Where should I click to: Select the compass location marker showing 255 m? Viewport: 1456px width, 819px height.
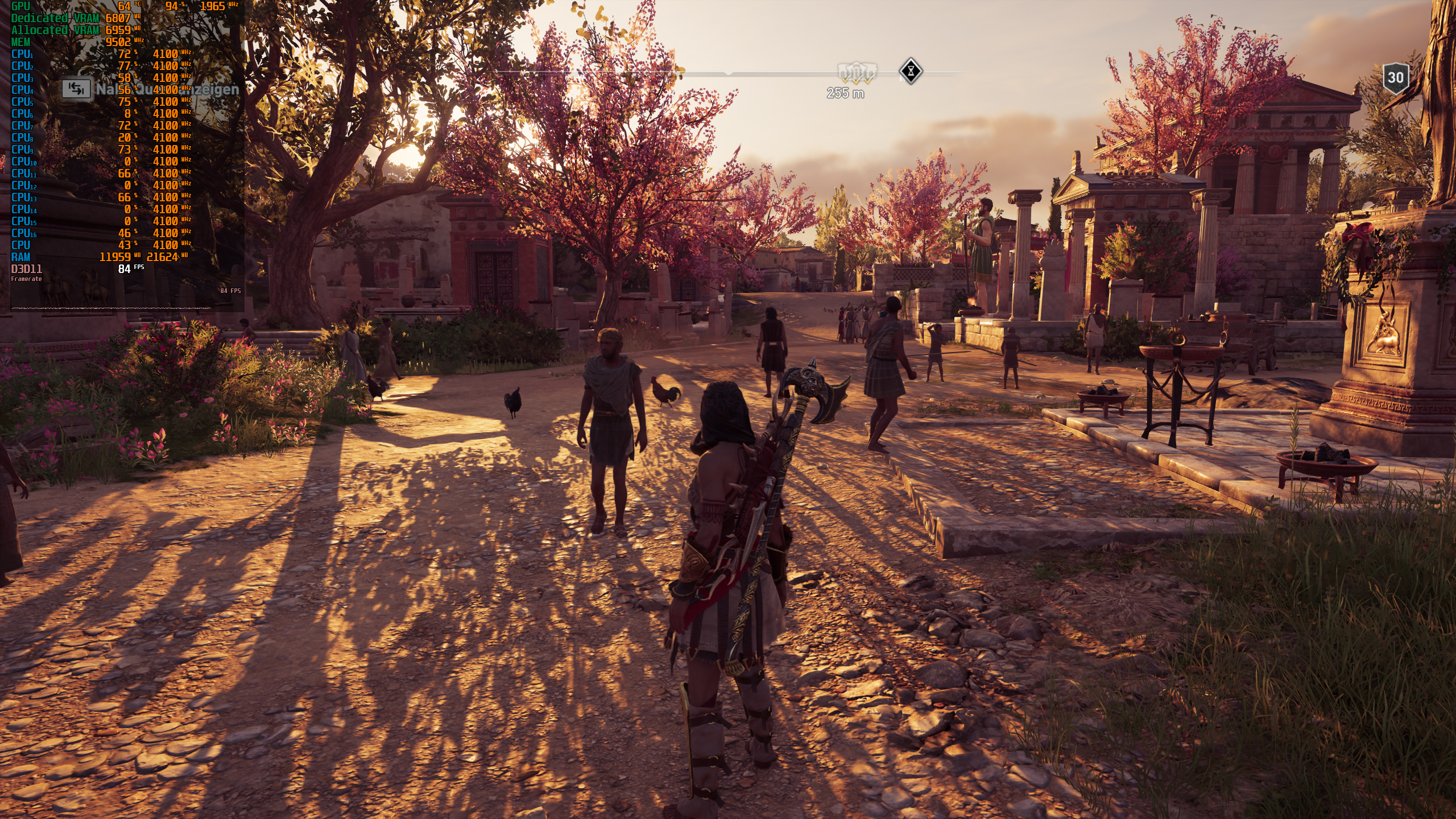[x=857, y=74]
